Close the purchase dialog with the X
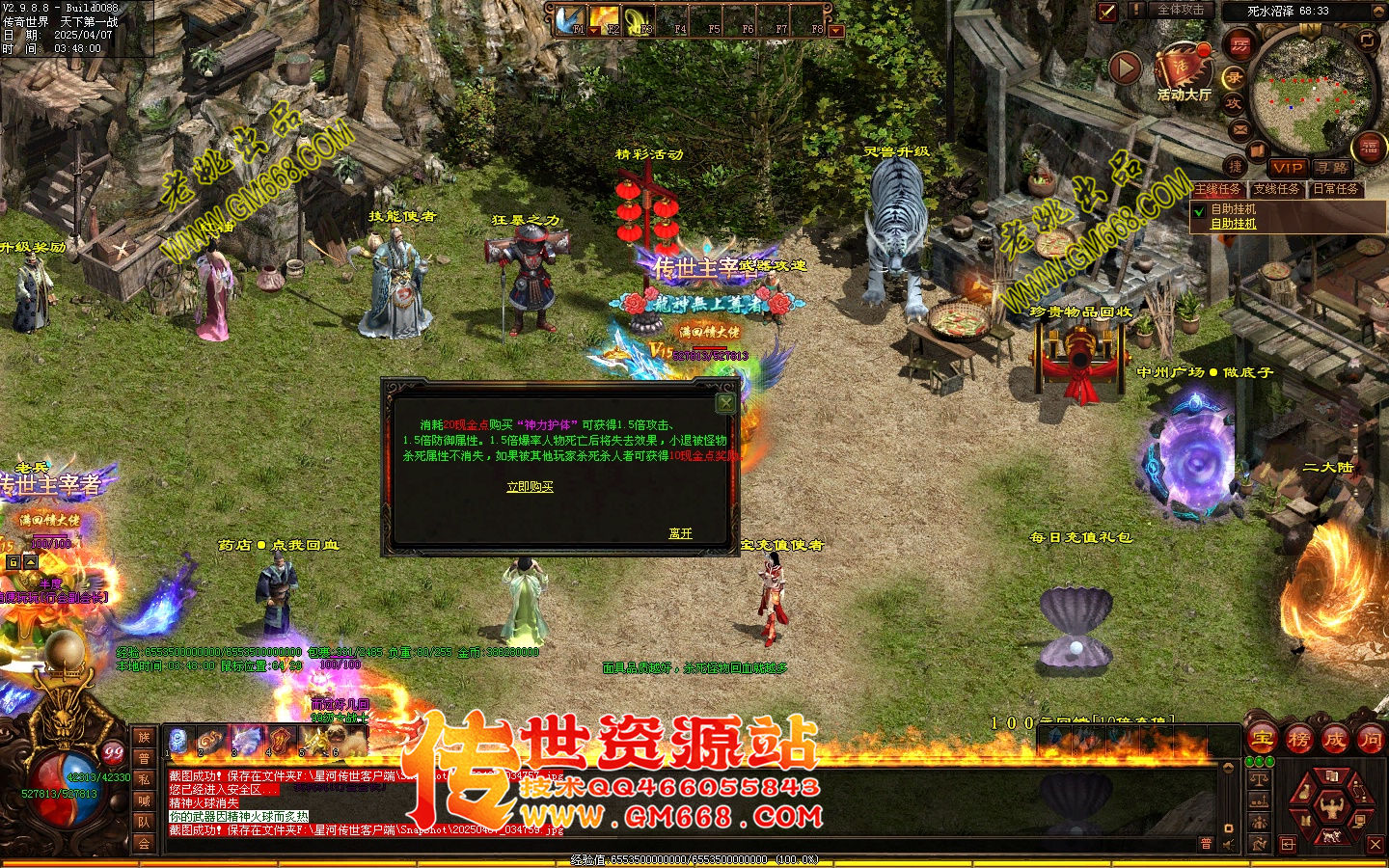 pyautogui.click(x=725, y=403)
